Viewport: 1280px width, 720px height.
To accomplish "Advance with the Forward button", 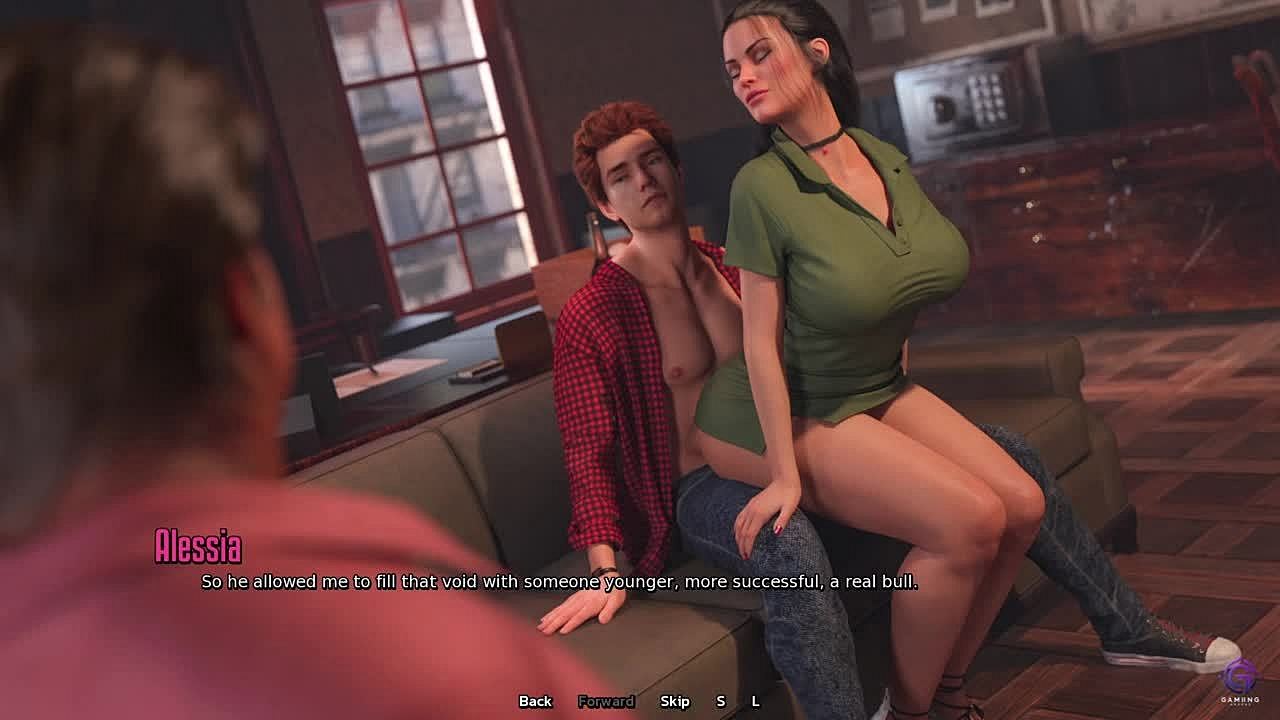I will [x=606, y=701].
